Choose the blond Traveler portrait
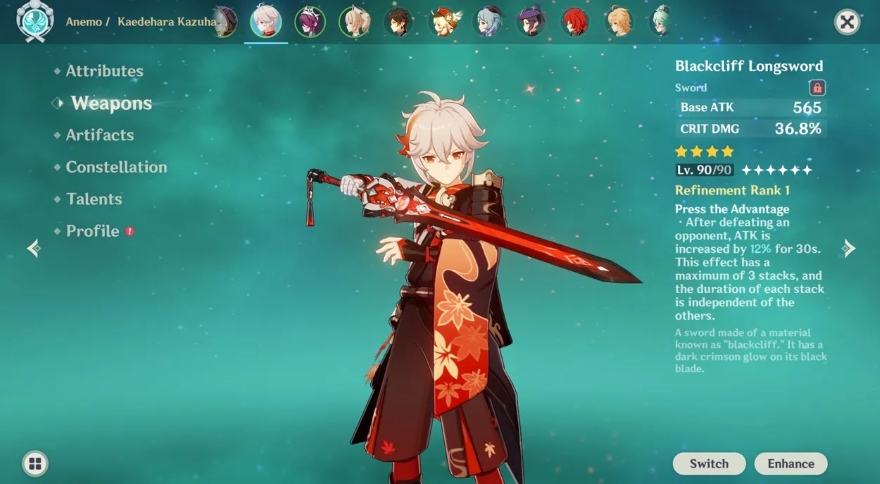The width and height of the screenshot is (880, 484). pyautogui.click(x=619, y=21)
